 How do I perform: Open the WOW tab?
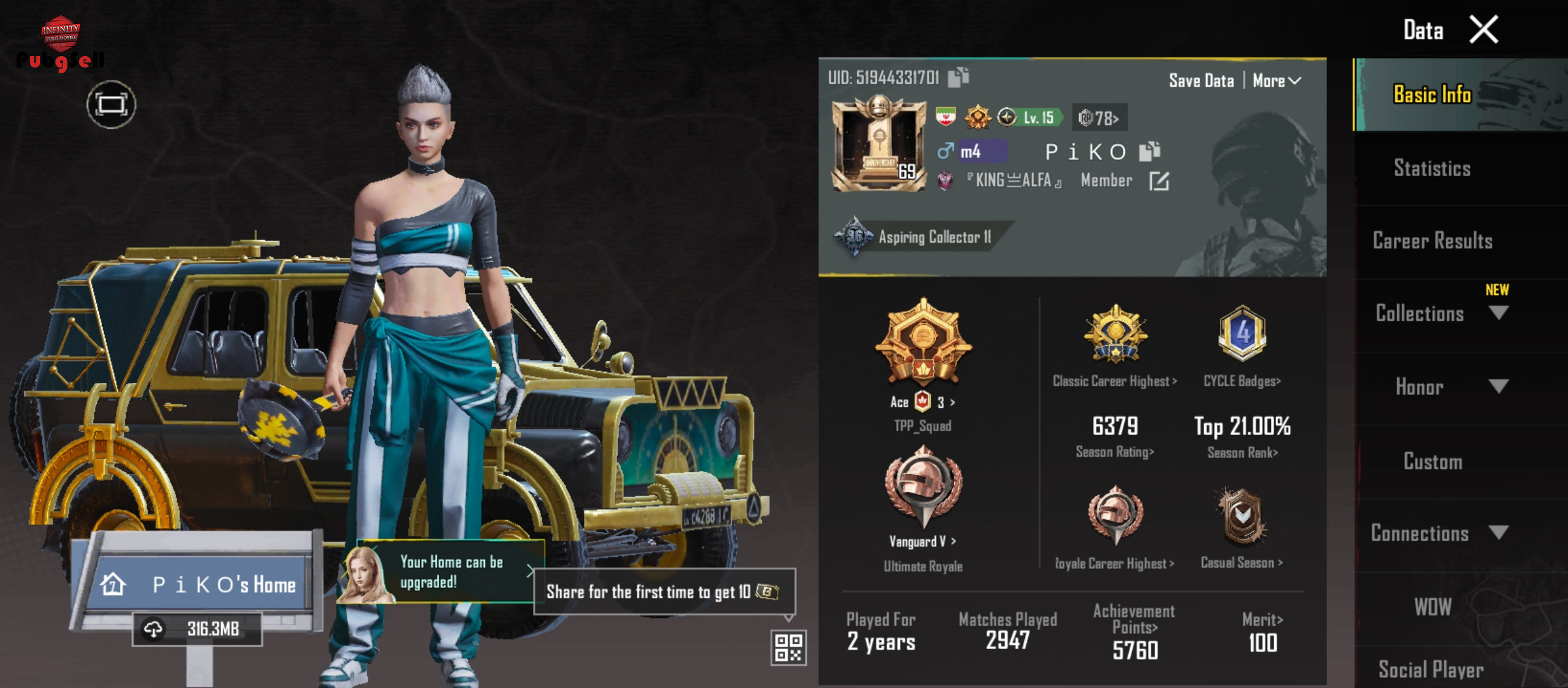tap(1432, 607)
